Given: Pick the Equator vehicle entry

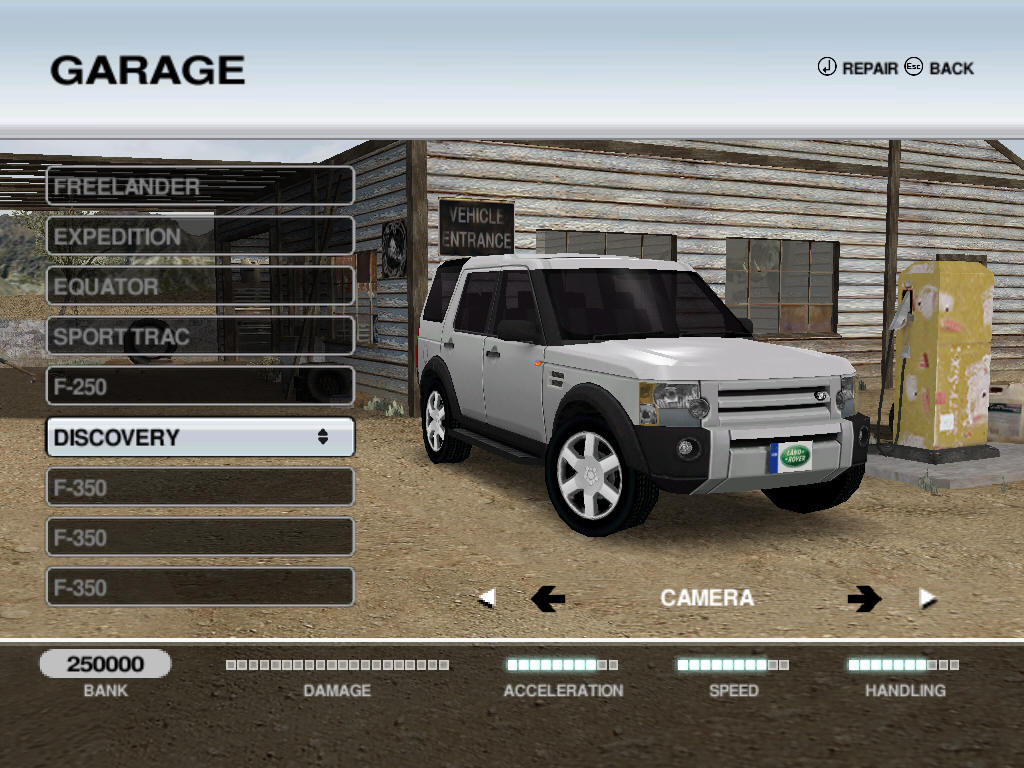Looking at the screenshot, I should [200, 286].
